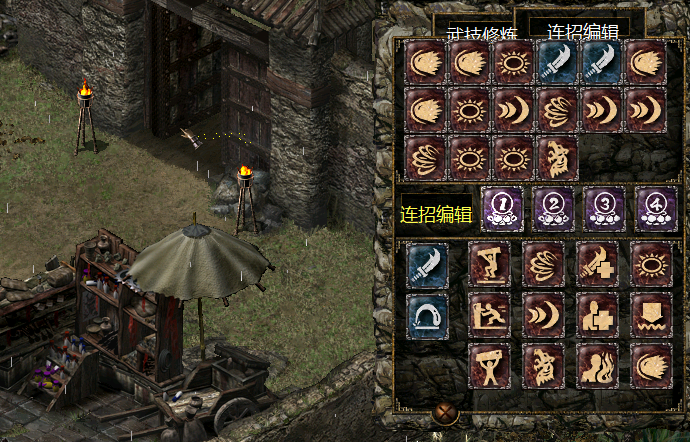This screenshot has width=690, height=442.
Task: Select purple combo slot number 1
Action: tap(502, 208)
